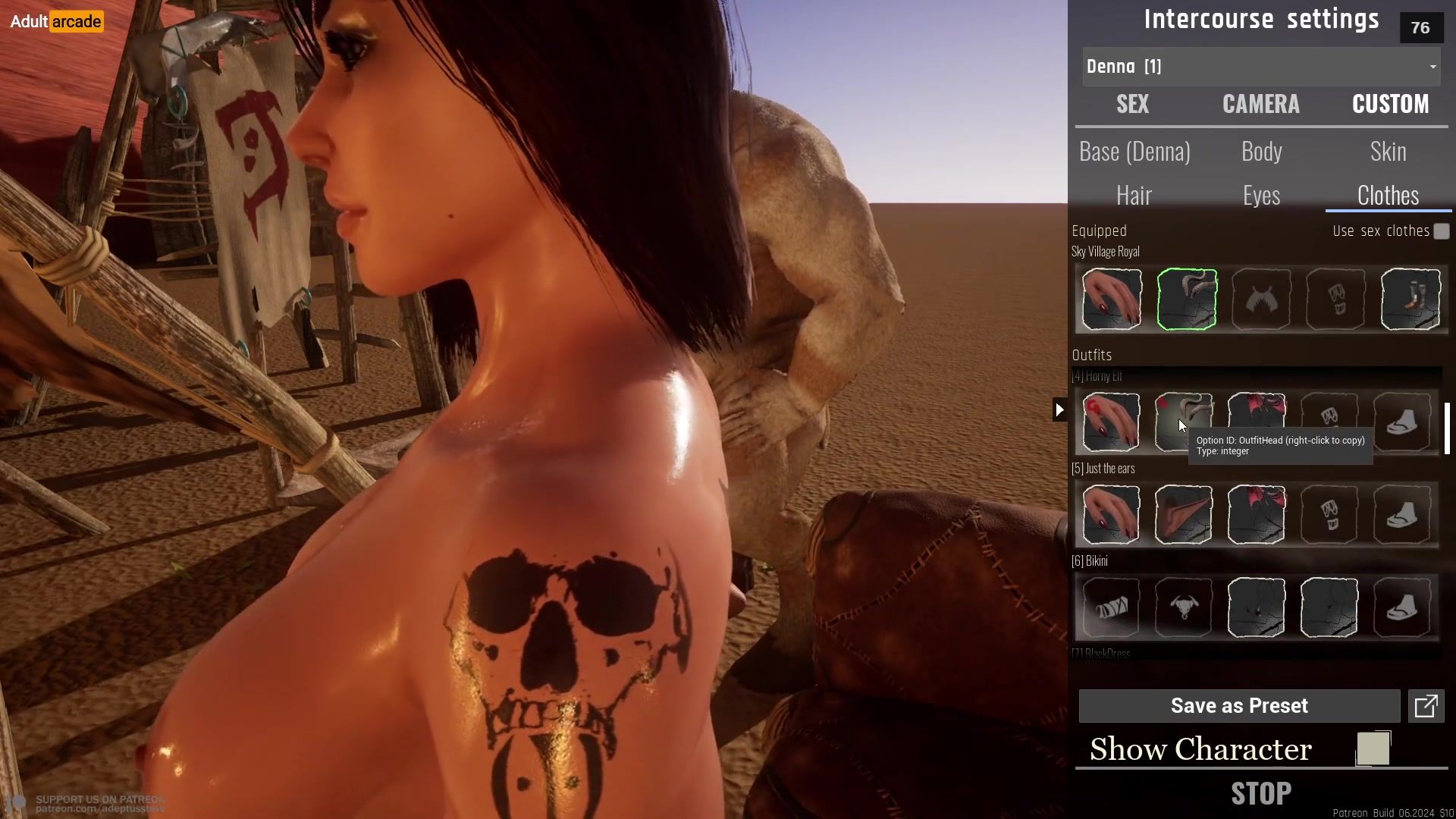Show the Hair options
The image size is (1456, 819).
tap(1134, 196)
